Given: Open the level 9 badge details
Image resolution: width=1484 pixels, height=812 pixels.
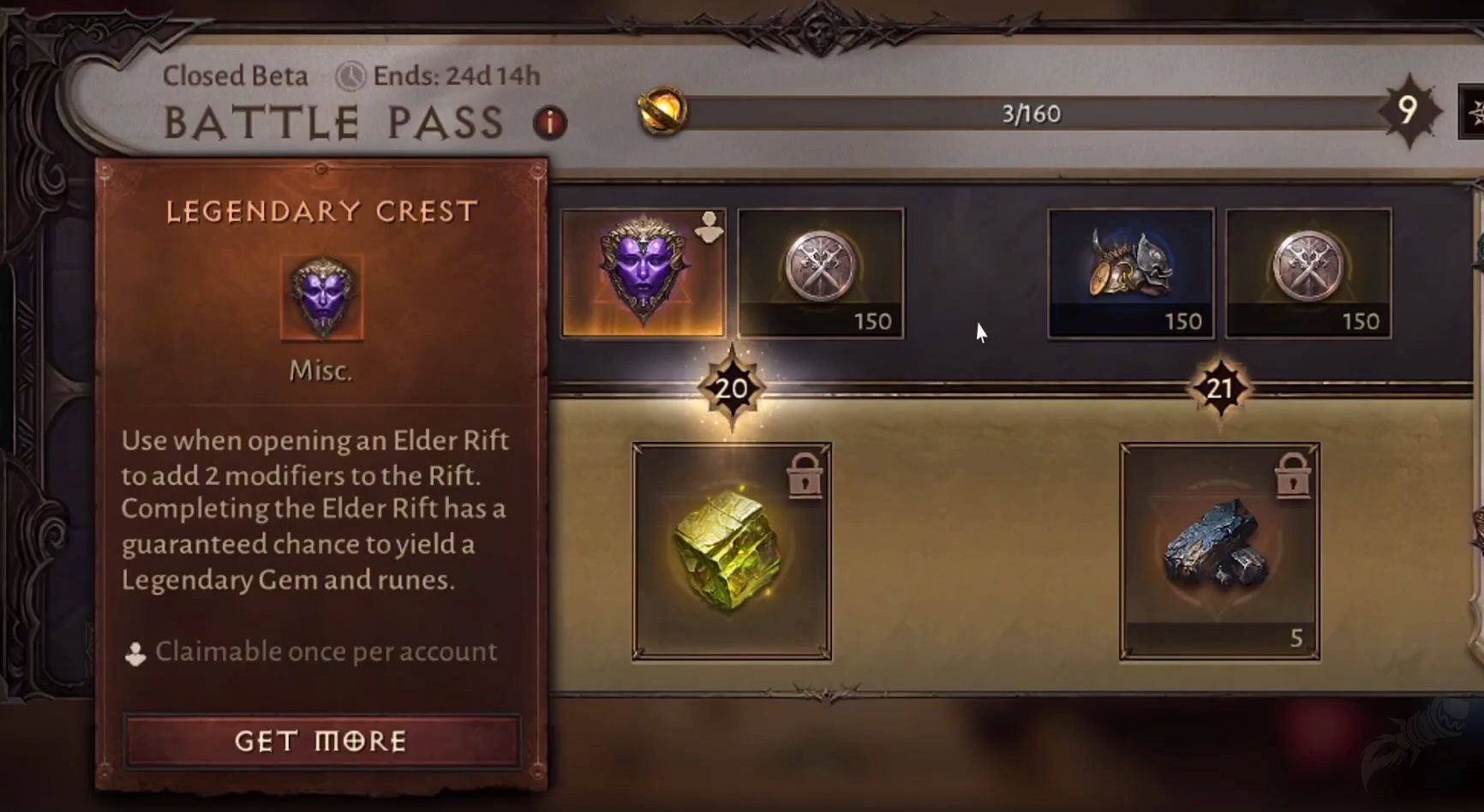Looking at the screenshot, I should [1410, 111].
